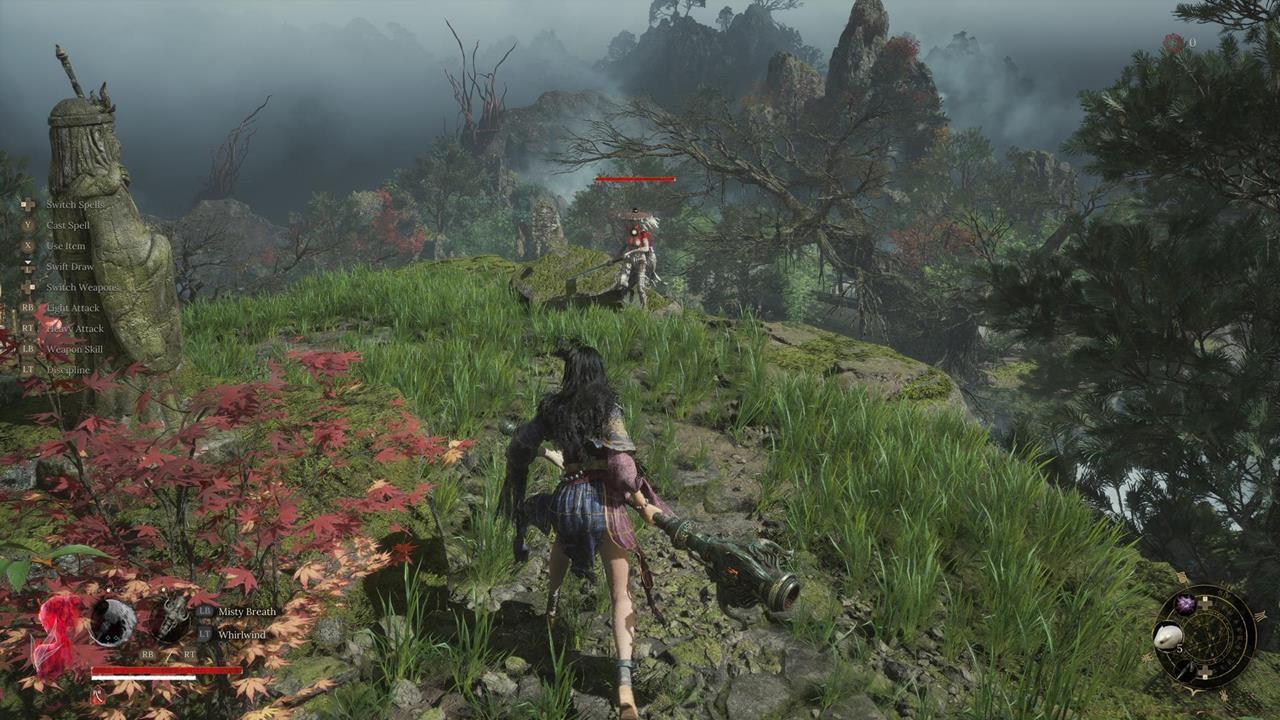Select the Light Attack entry in the controls list
Viewport: 1280px width, 720px height.
click(74, 308)
